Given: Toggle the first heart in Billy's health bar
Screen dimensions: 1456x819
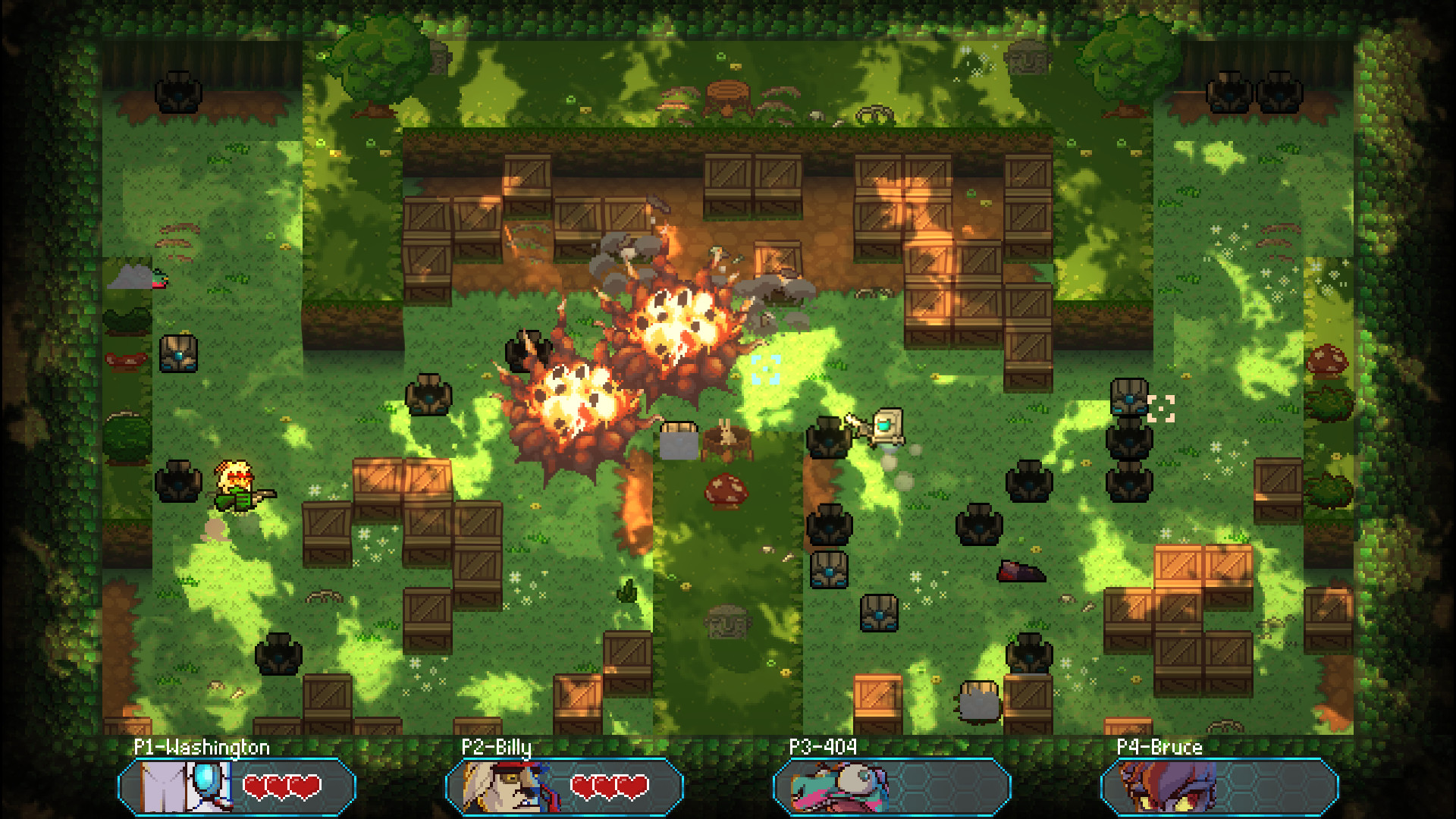Looking at the screenshot, I should pos(582,787).
